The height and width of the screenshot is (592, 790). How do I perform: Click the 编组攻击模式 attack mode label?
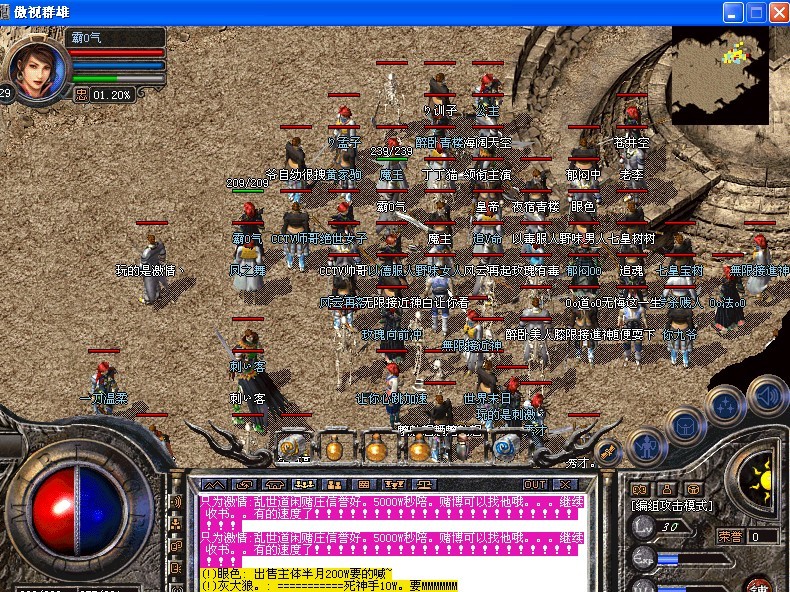pos(673,506)
